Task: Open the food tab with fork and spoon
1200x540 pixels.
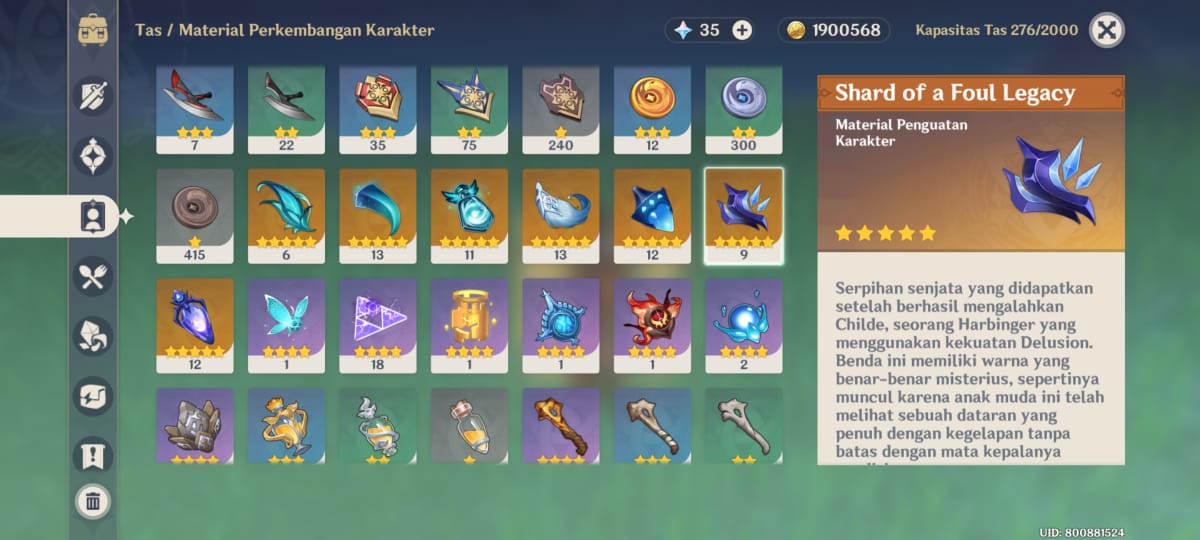Action: 93,276
